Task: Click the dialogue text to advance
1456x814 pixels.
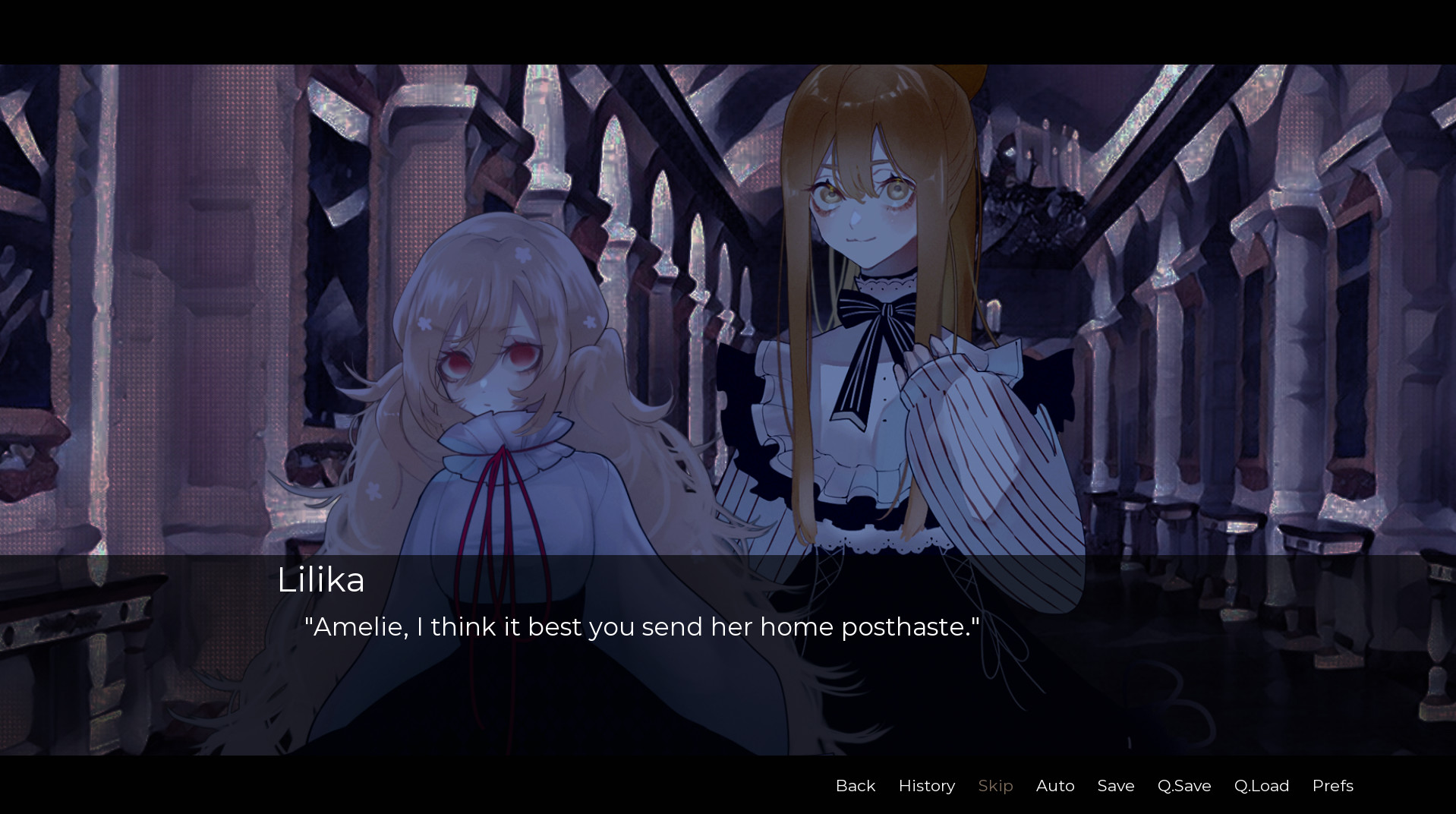Action: [641, 627]
